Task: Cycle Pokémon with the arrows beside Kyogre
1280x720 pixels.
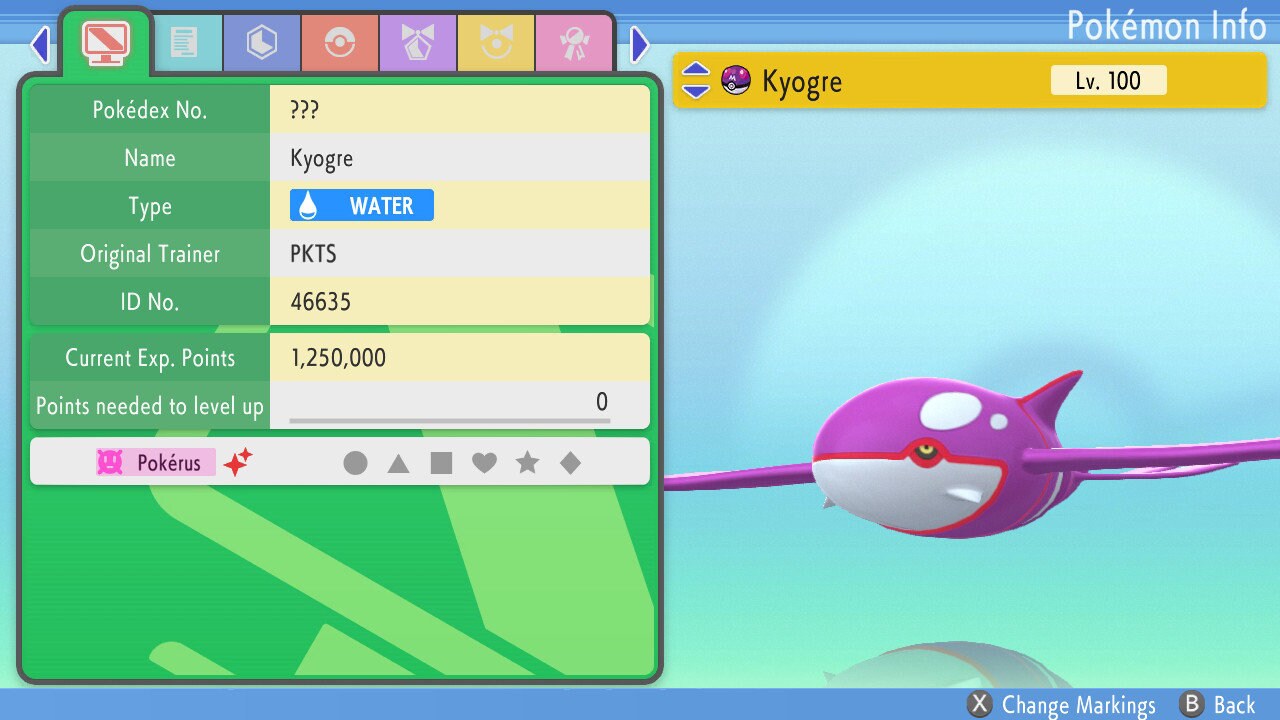Action: click(x=696, y=81)
